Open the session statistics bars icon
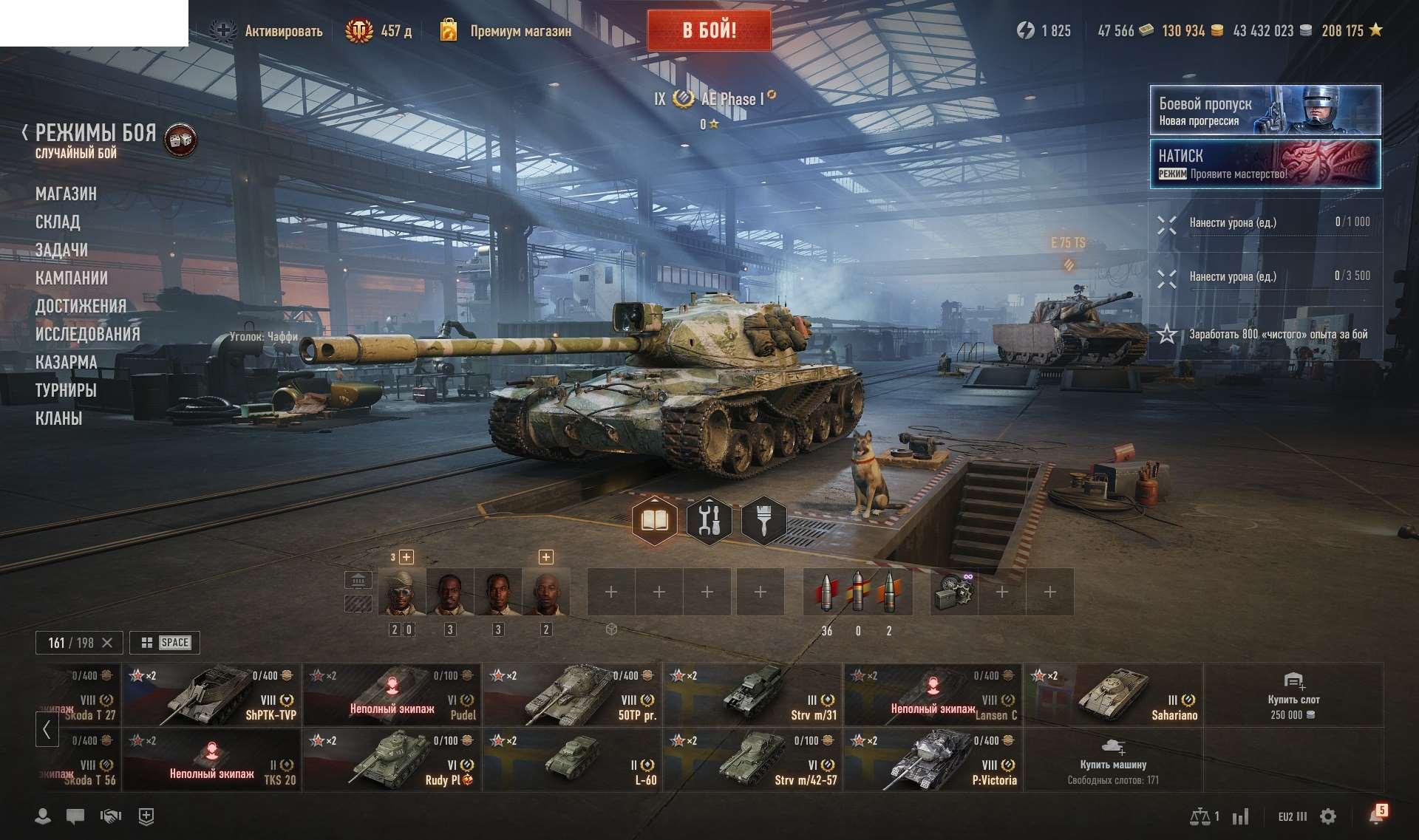The image size is (1419, 840). 1242,816
